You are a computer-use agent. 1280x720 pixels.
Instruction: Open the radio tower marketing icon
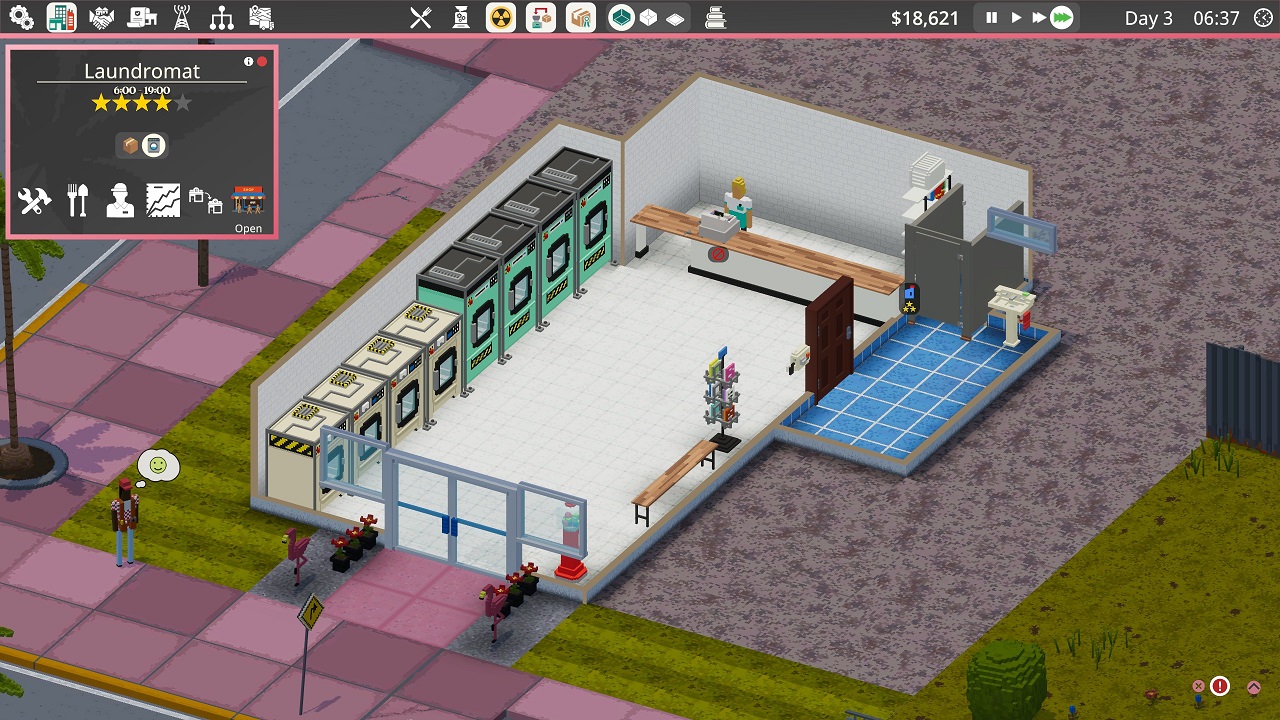tap(181, 18)
